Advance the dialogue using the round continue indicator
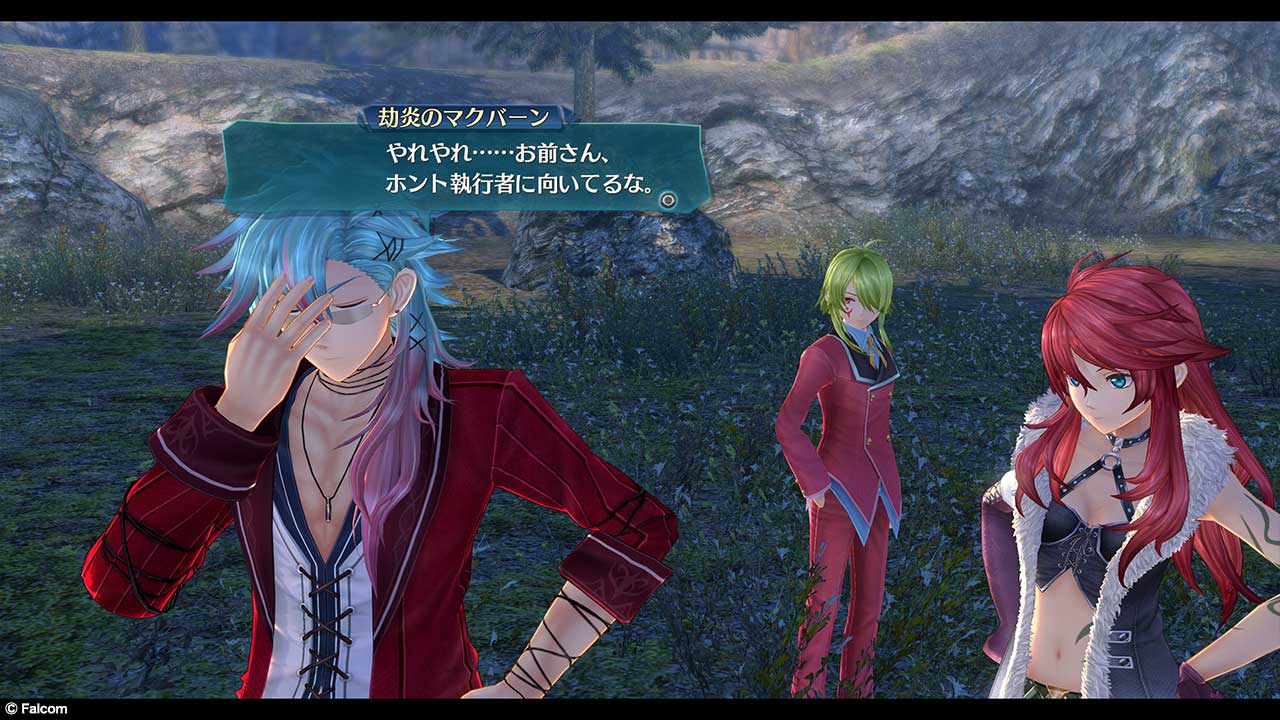1280x720 pixels. (x=668, y=200)
